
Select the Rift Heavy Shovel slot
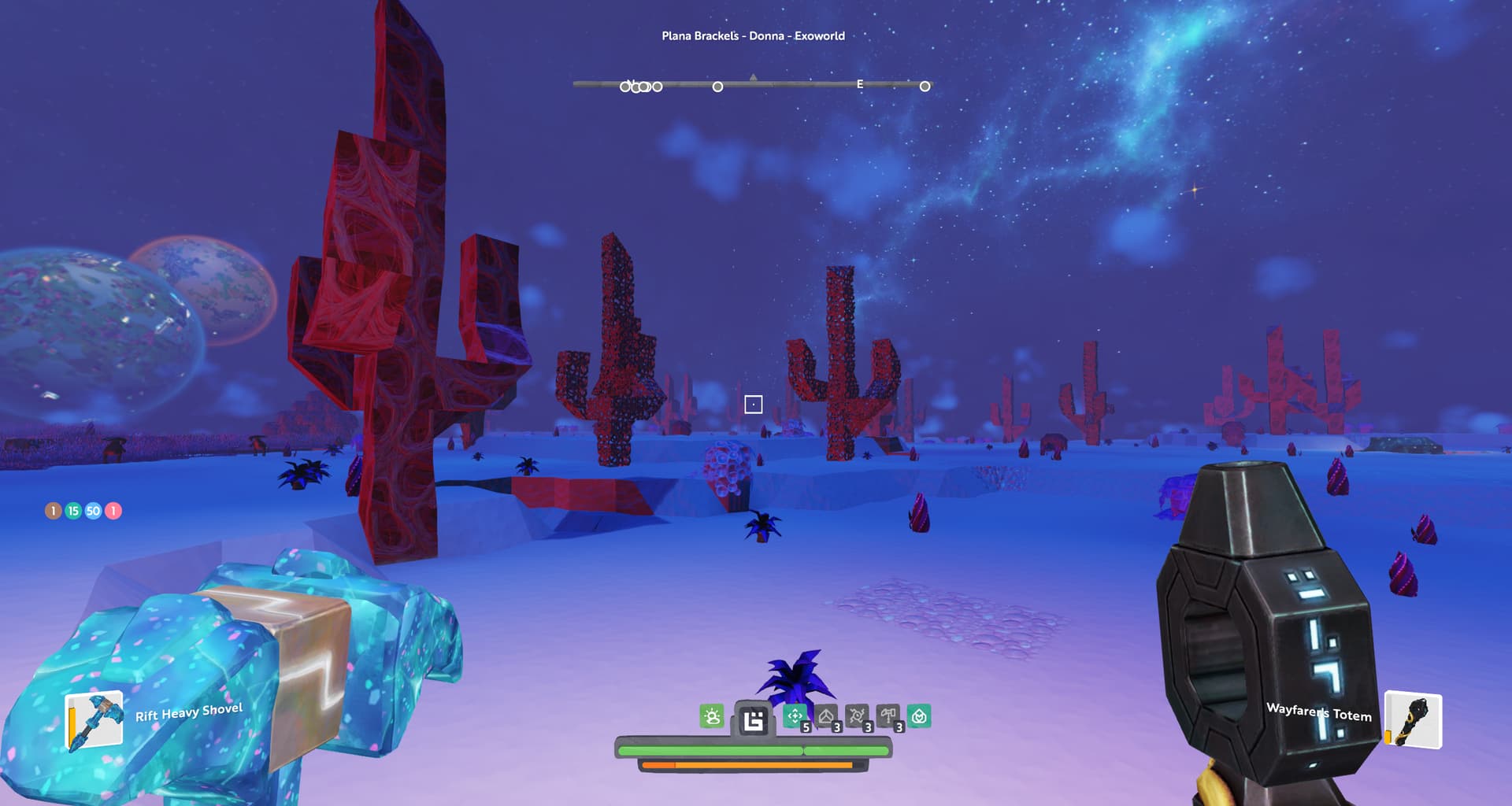(94, 721)
